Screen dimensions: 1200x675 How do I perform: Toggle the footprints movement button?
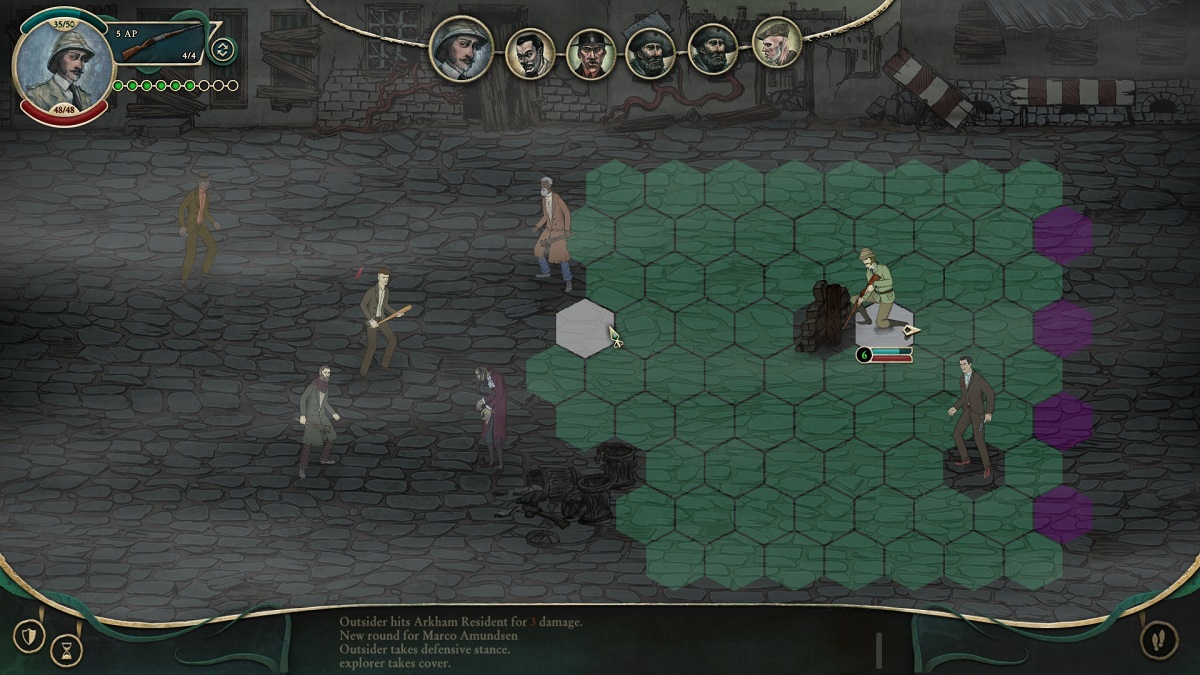1157,640
